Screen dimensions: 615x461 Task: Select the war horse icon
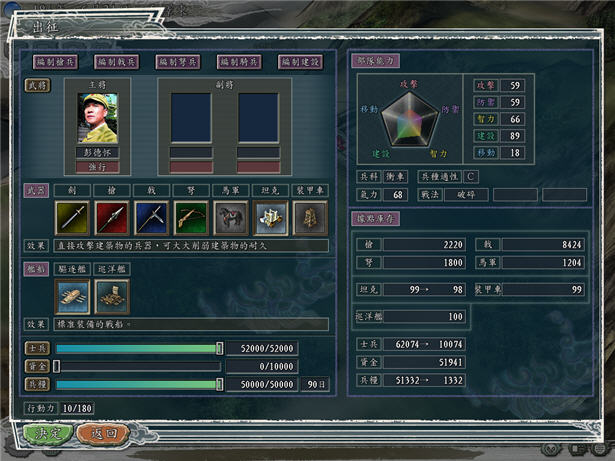(x=228, y=217)
